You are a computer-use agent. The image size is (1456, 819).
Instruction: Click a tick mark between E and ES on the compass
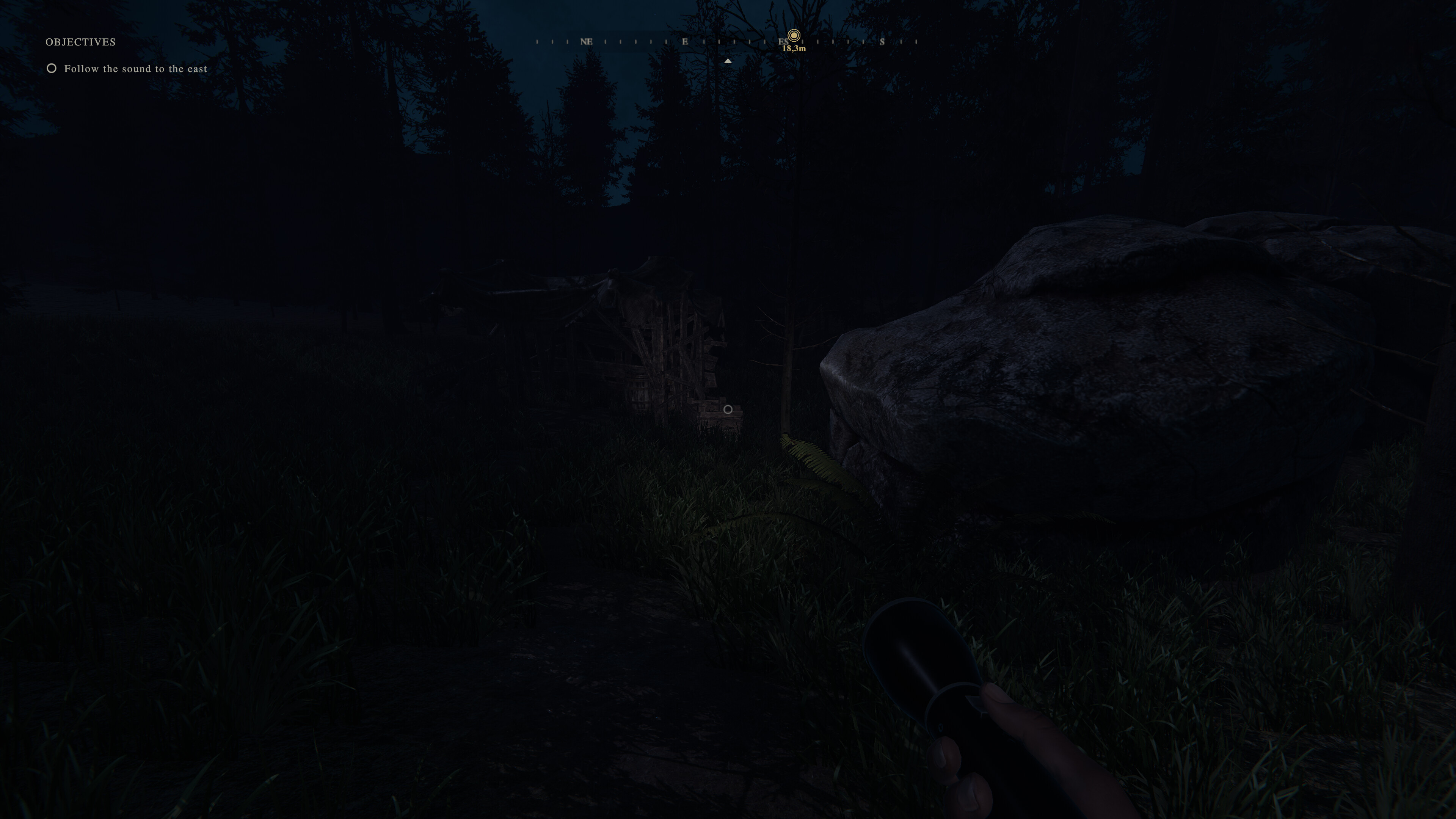tap(735, 42)
